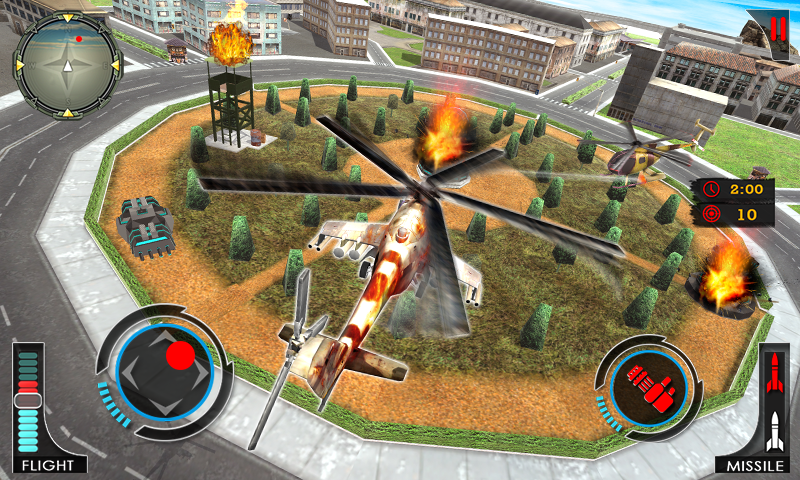Tap the circular radar minimap

pyautogui.click(x=67, y=65)
